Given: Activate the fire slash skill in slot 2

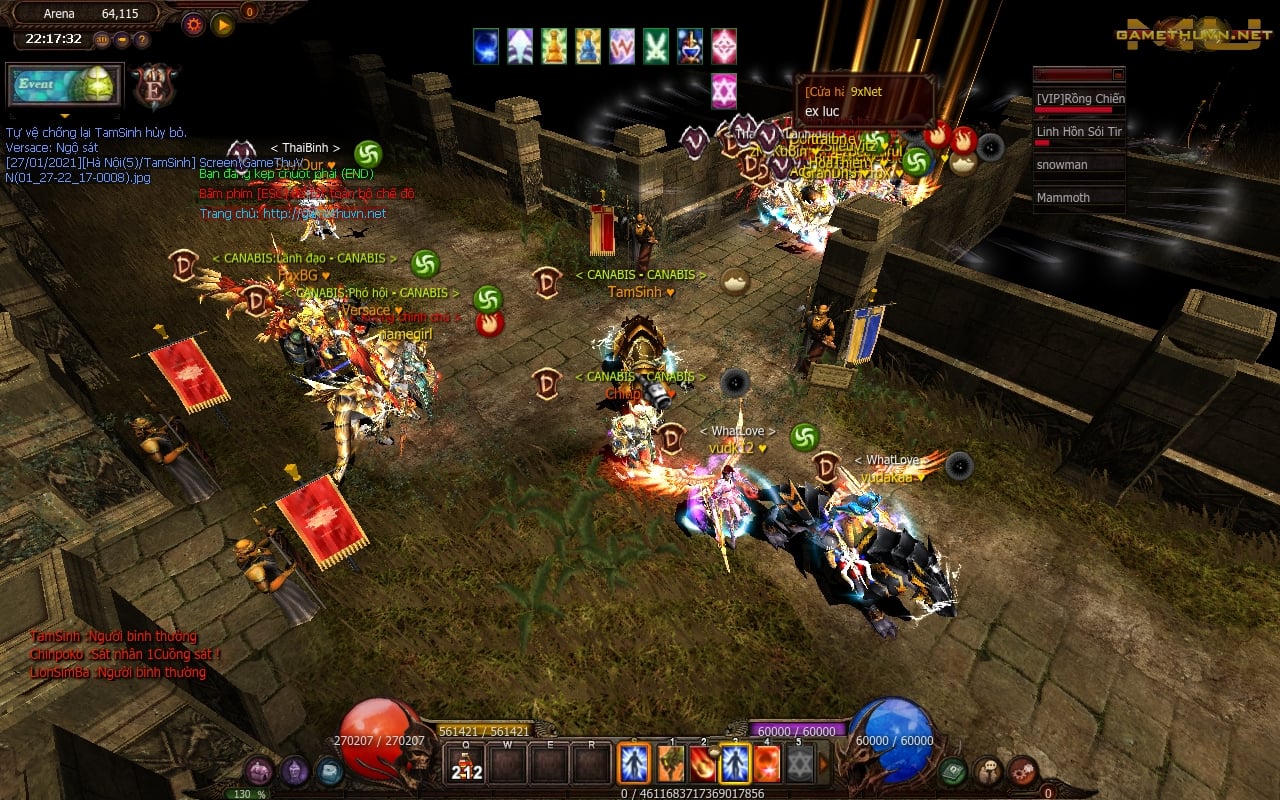Looking at the screenshot, I should (702, 764).
